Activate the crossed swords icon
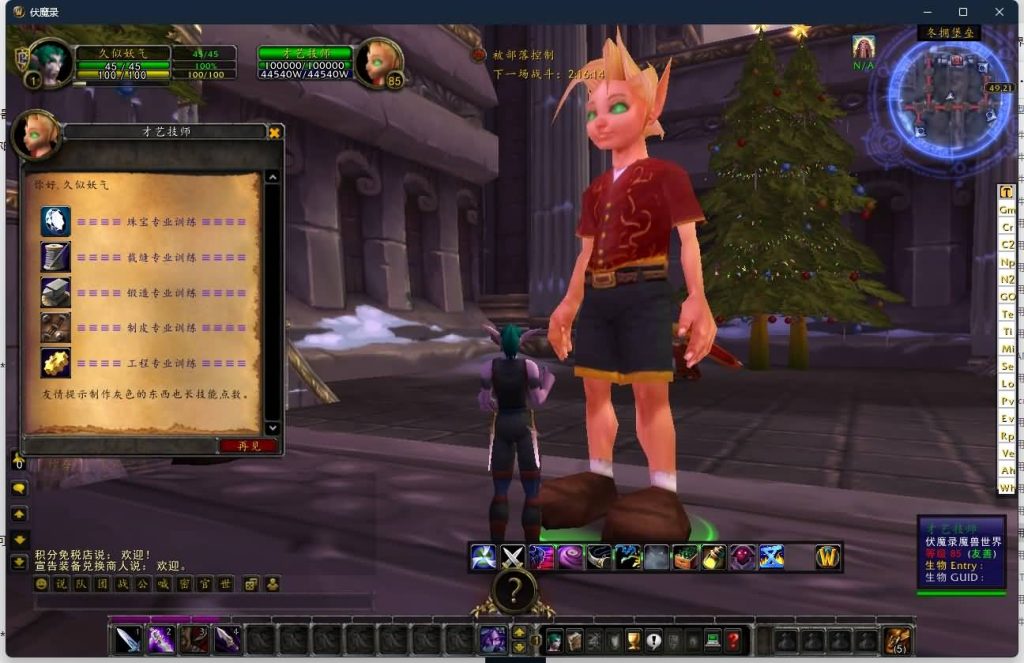 point(513,557)
